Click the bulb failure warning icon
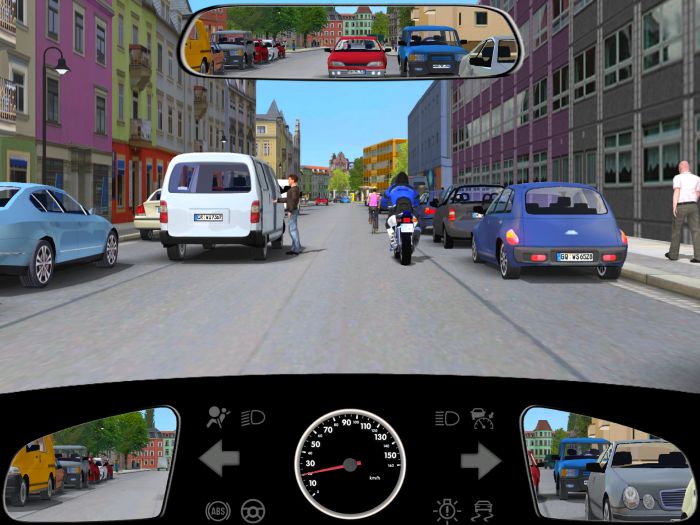This screenshot has width=700, height=525. [x=446, y=510]
